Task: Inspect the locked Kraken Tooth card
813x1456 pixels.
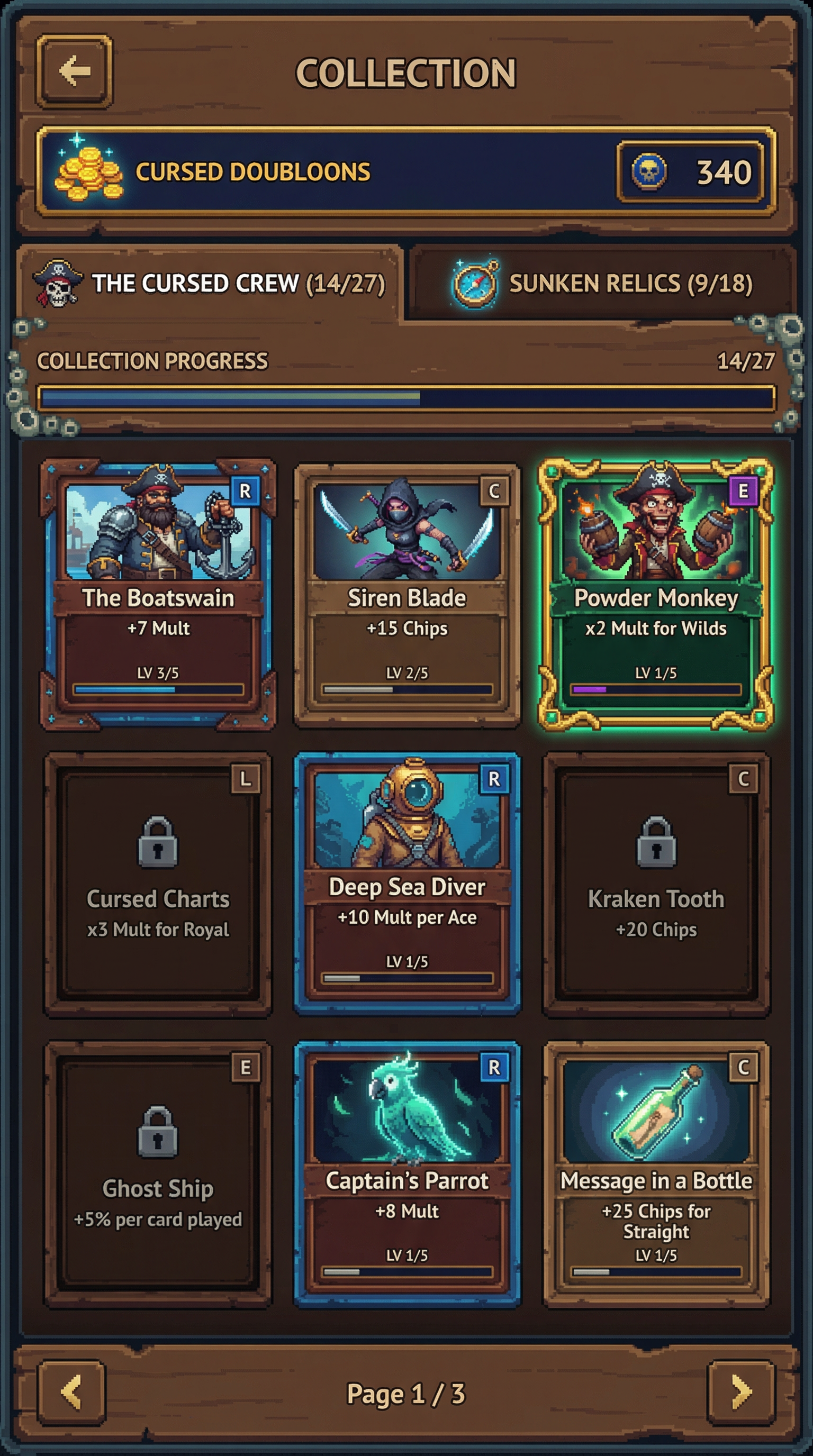Action: coord(656,885)
